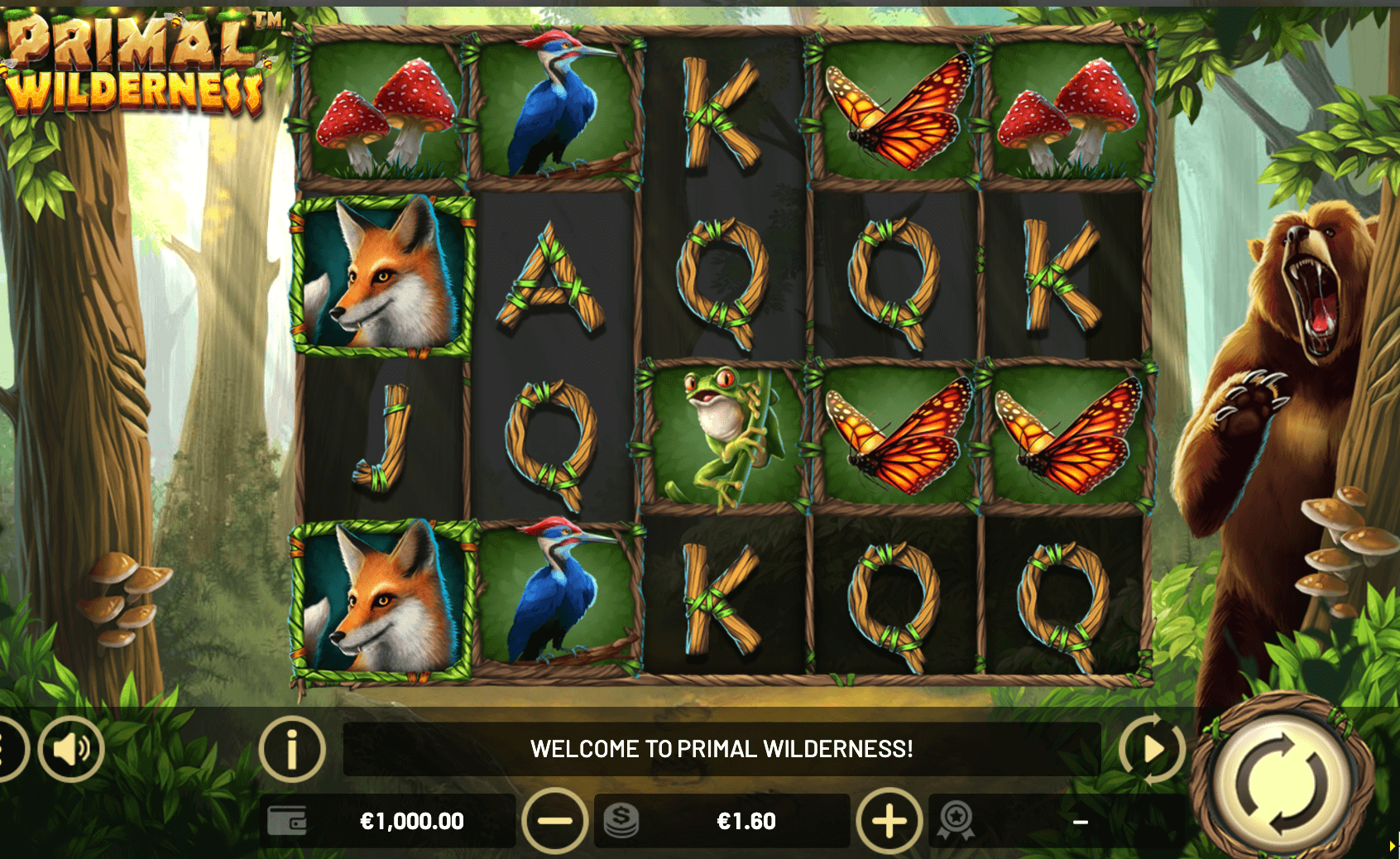Toggle the sound speaker icon

click(x=71, y=750)
